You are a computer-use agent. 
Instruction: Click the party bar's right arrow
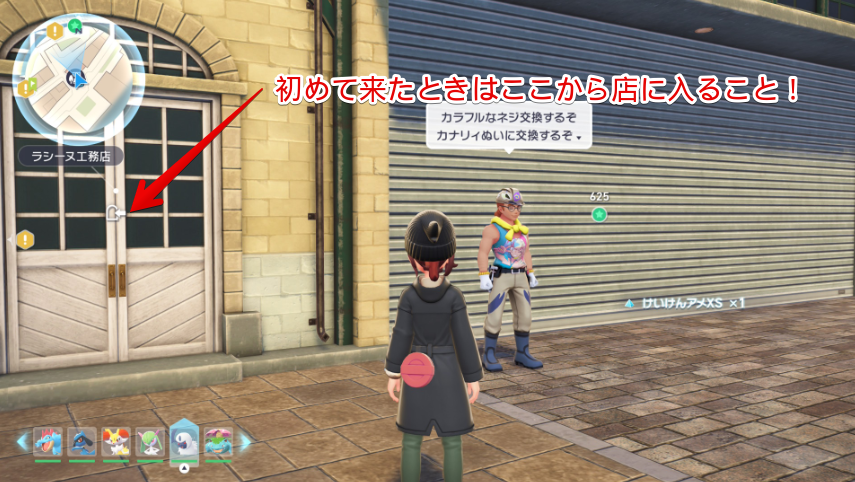coord(246,440)
